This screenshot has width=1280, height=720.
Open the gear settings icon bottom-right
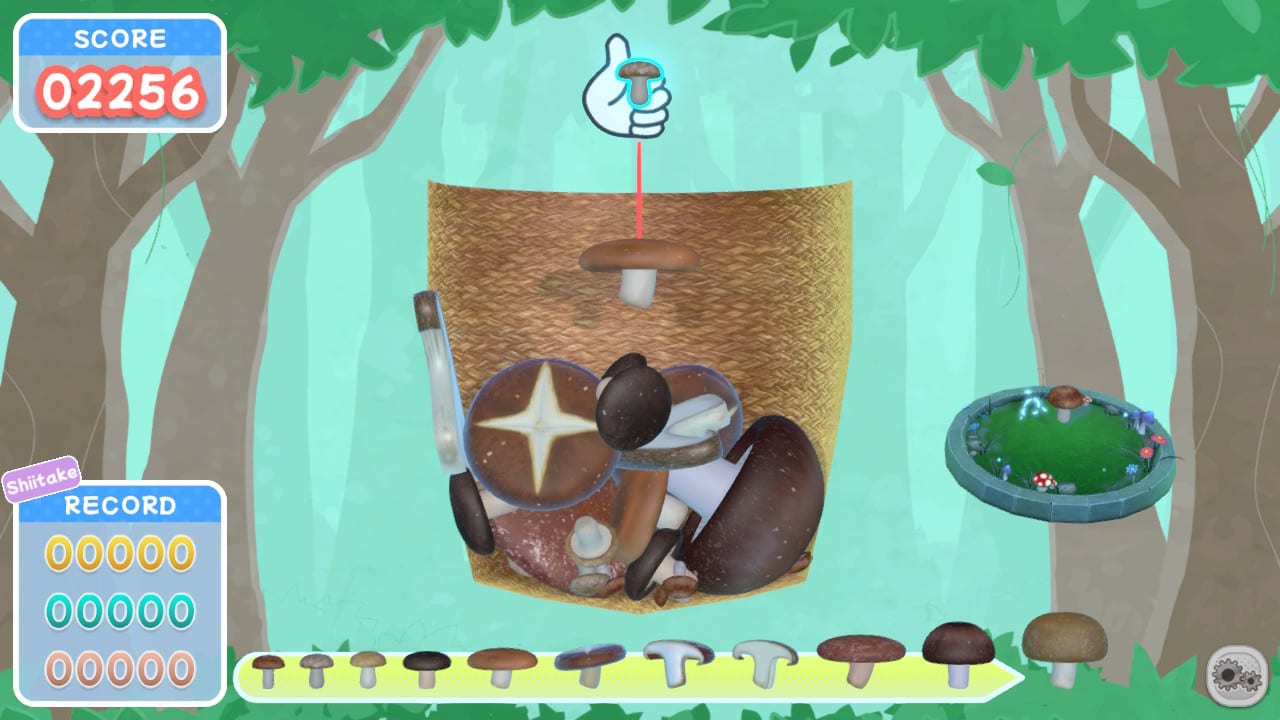(1235, 678)
